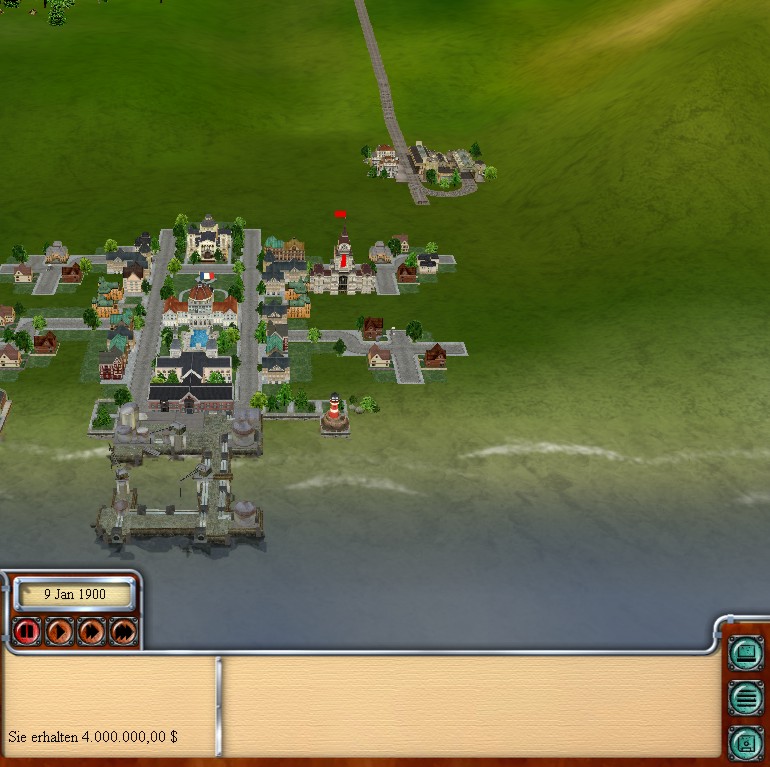Click the floppy disk save button
This screenshot has height=767, width=770.
pyautogui.click(x=745, y=741)
